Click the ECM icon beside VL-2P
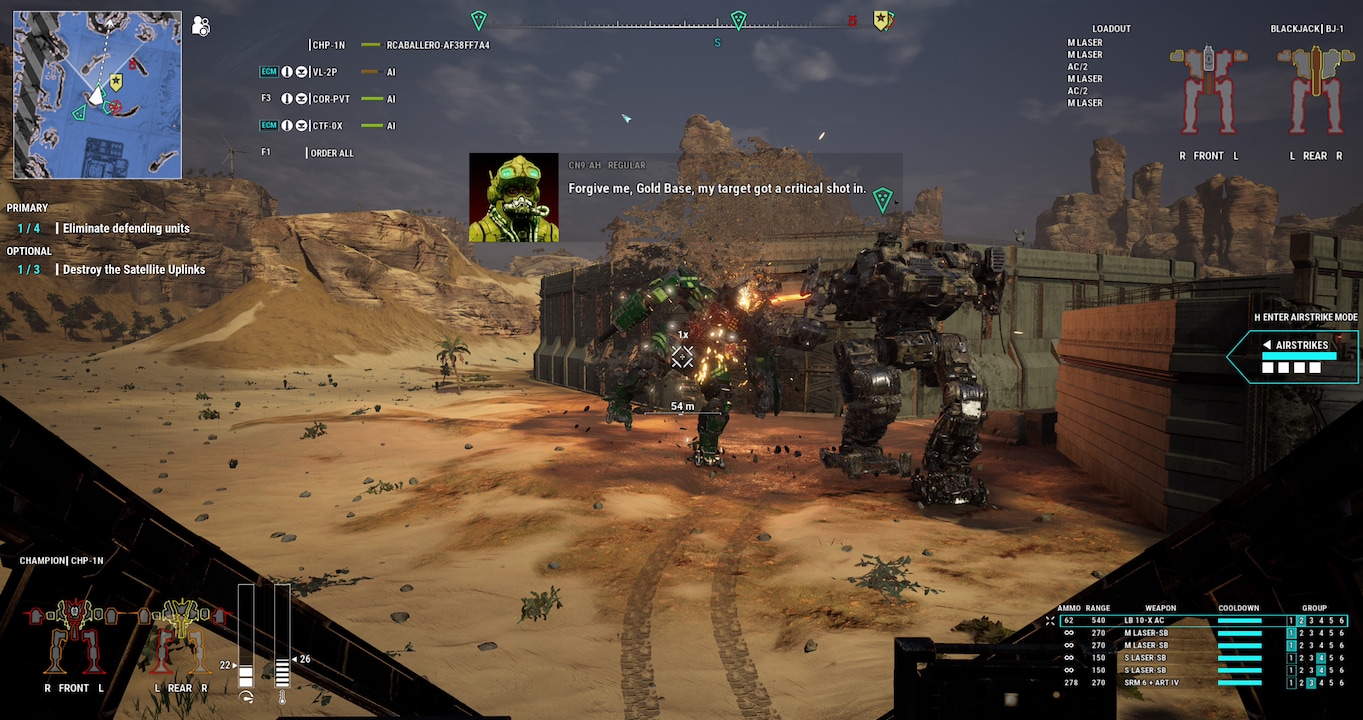Image resolution: width=1363 pixels, height=720 pixels. 268,71
